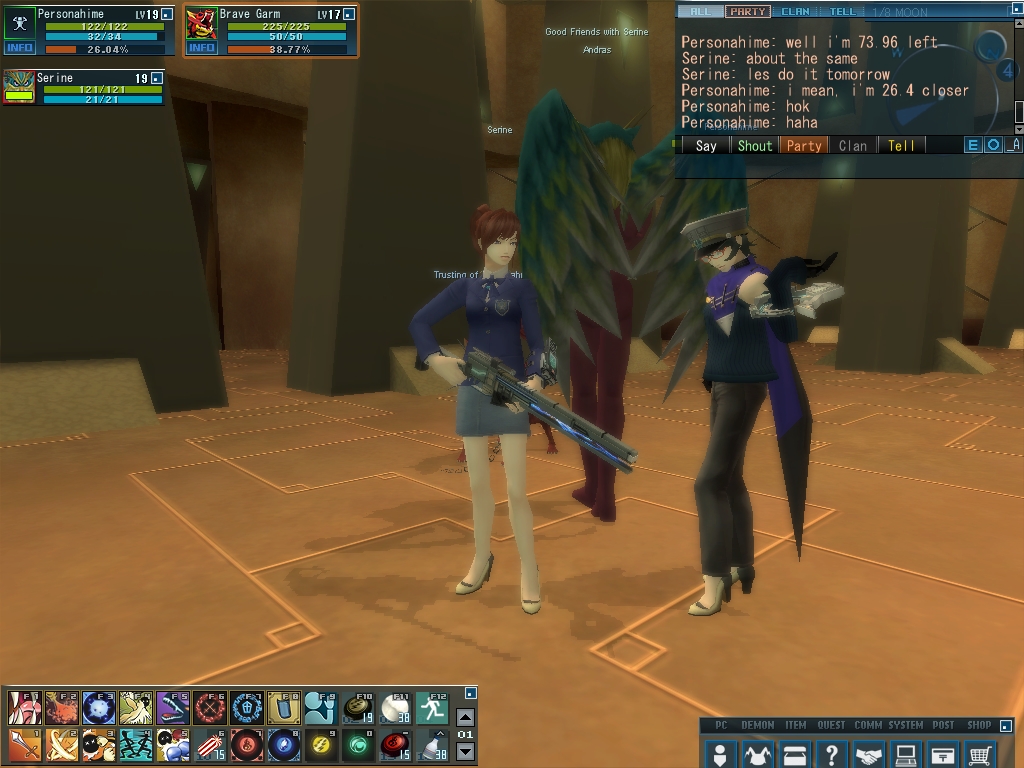Open the Item box menu
The image size is (1024, 768).
click(x=795, y=754)
